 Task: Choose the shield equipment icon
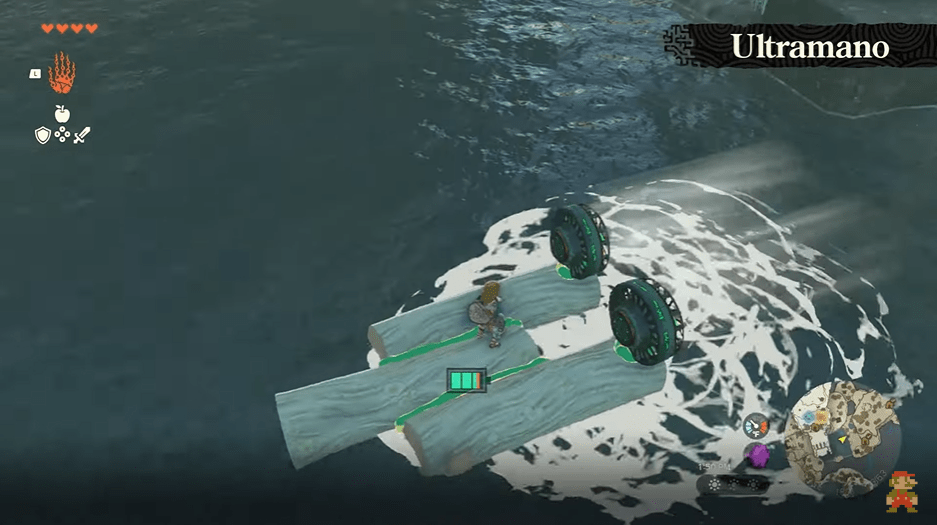tap(43, 135)
